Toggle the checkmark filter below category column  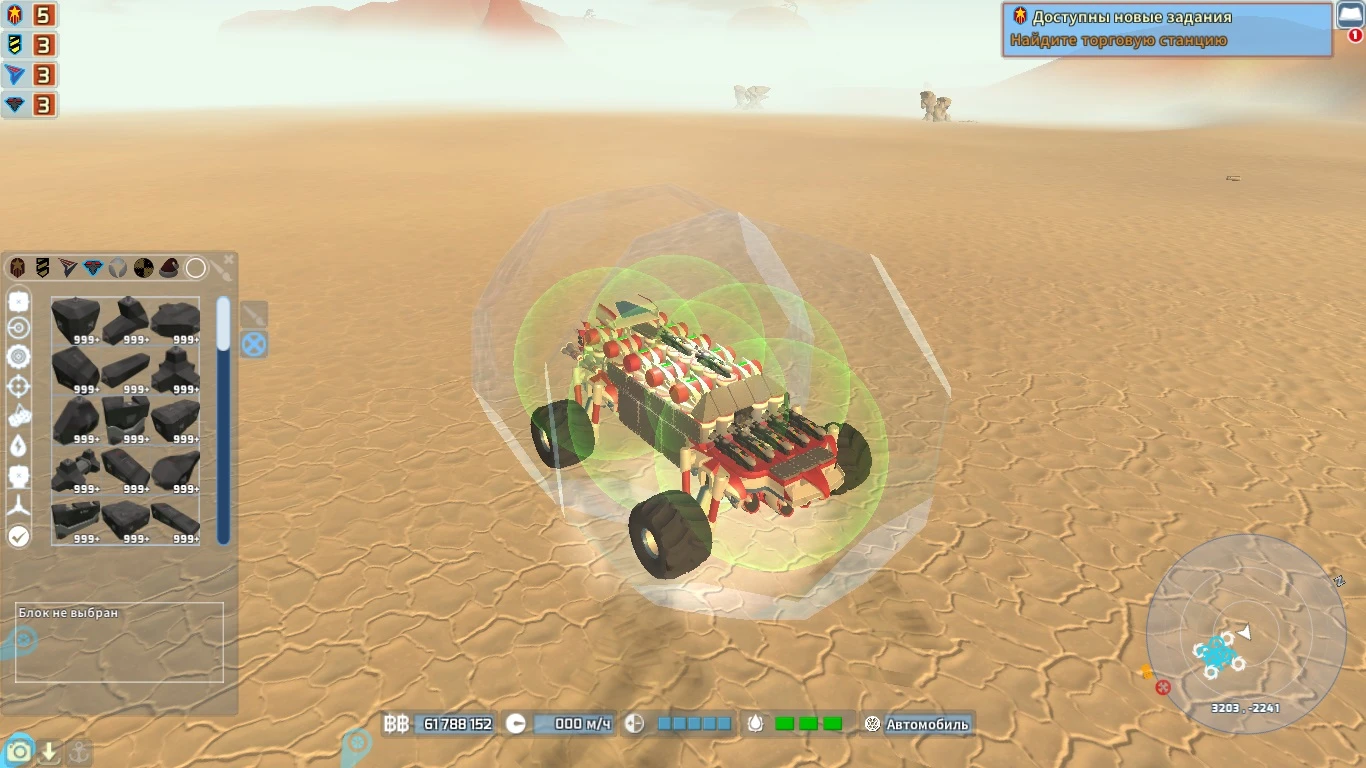(18, 536)
